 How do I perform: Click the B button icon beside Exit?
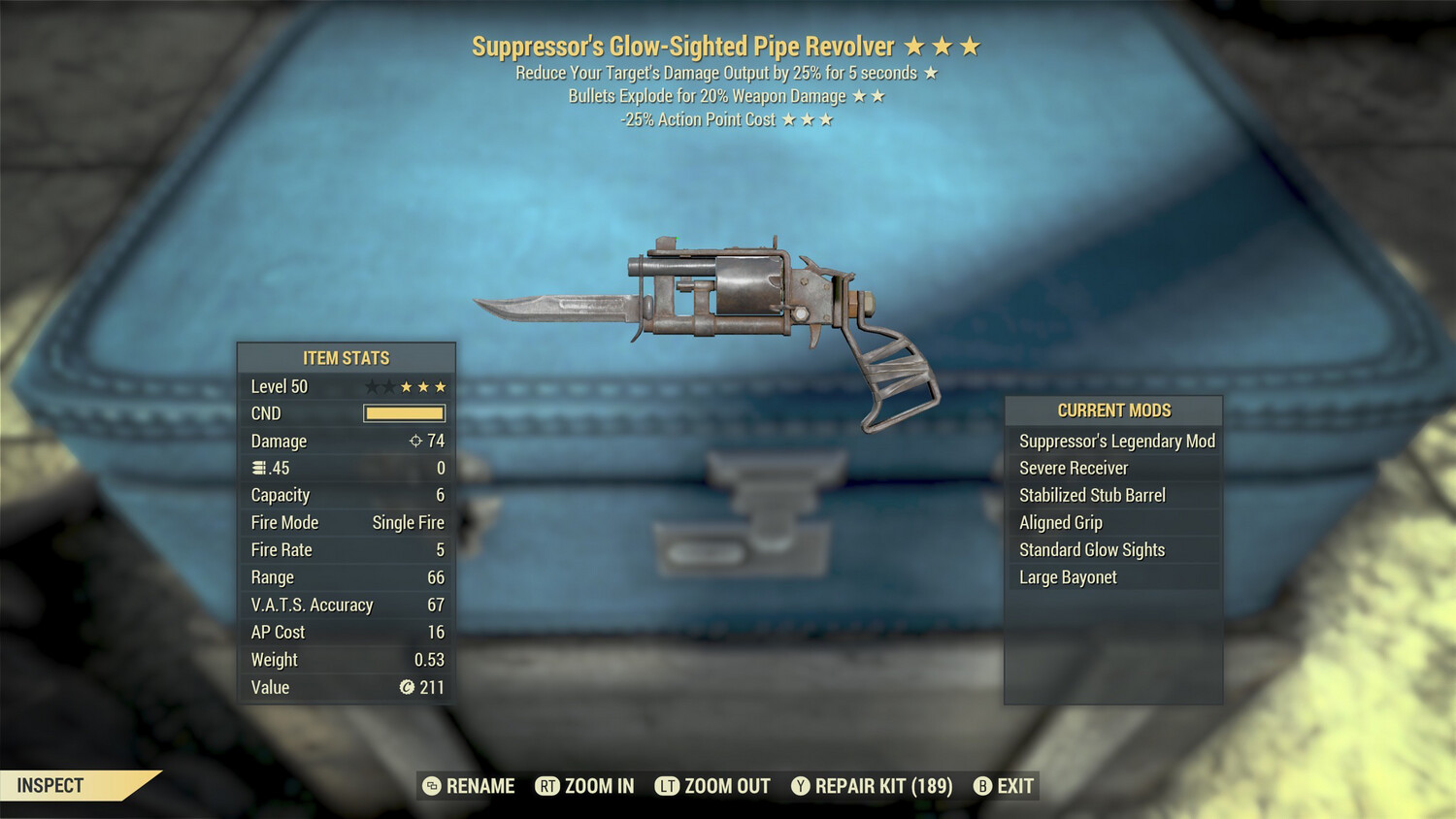tap(982, 786)
